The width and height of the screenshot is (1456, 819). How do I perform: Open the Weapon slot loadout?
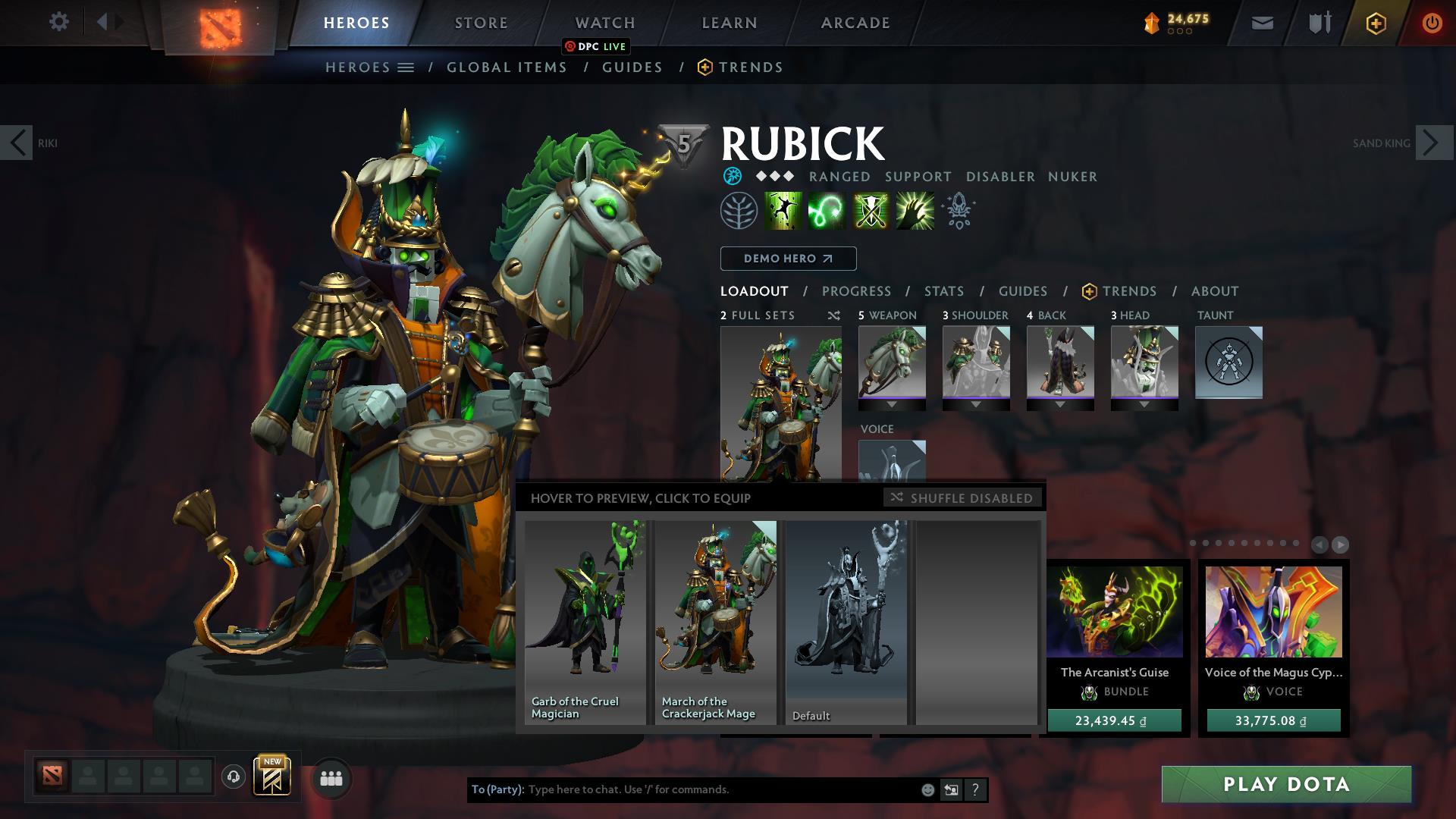[892, 362]
